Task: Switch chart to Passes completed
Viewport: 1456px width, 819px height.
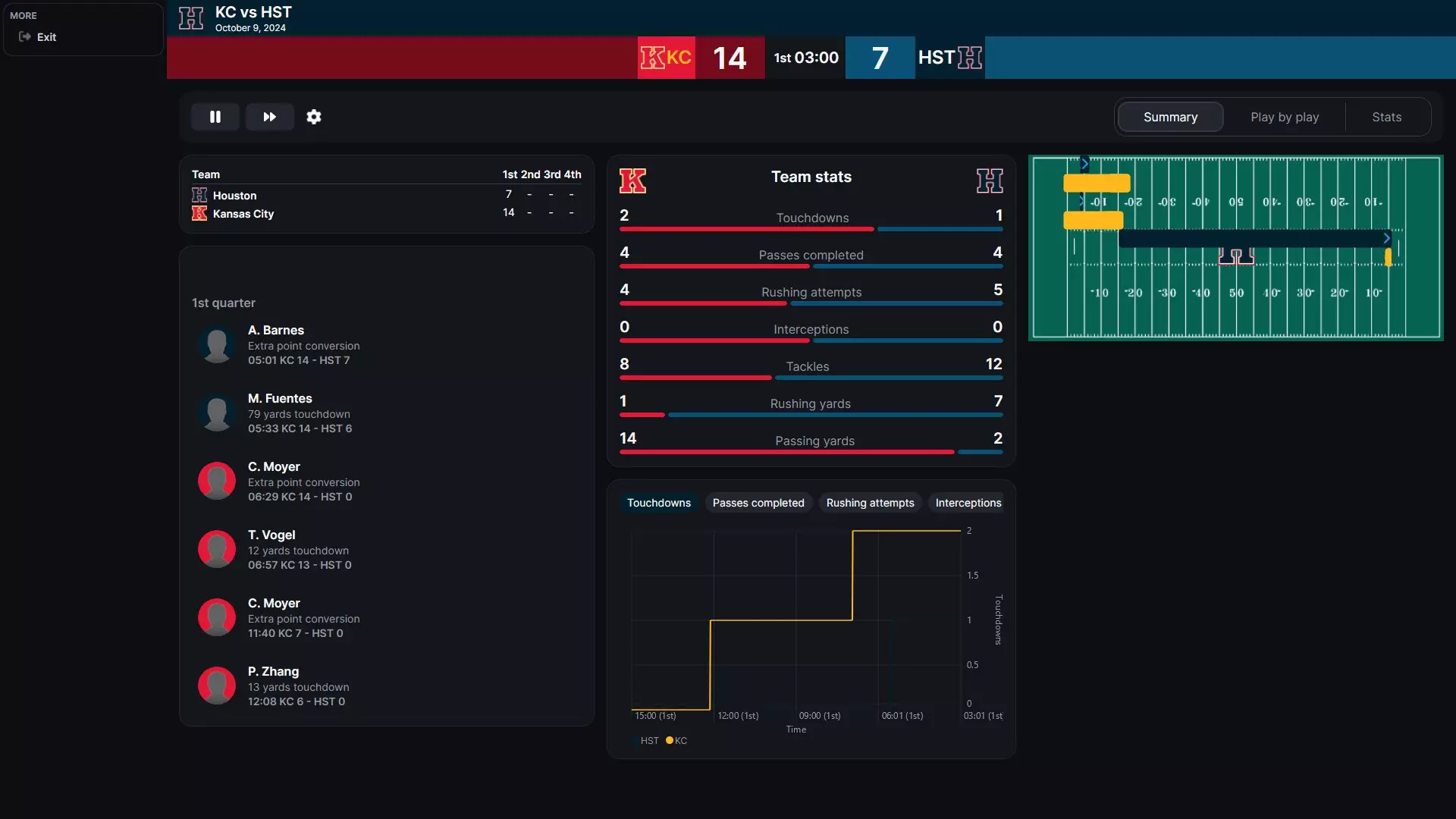Action: click(758, 502)
